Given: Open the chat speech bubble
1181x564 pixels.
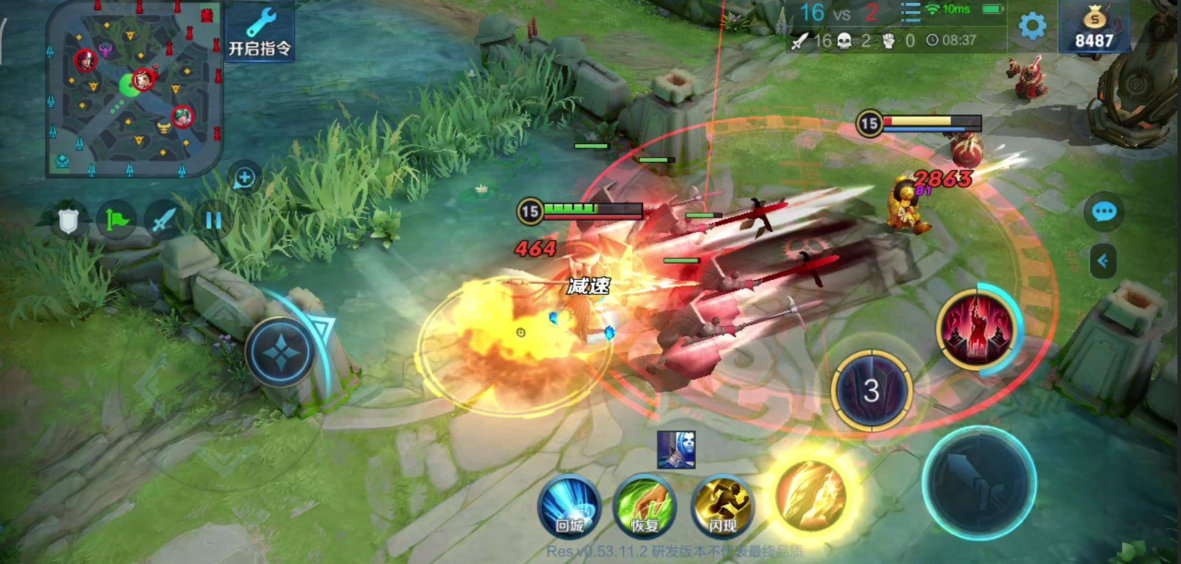Looking at the screenshot, I should point(1104,212).
